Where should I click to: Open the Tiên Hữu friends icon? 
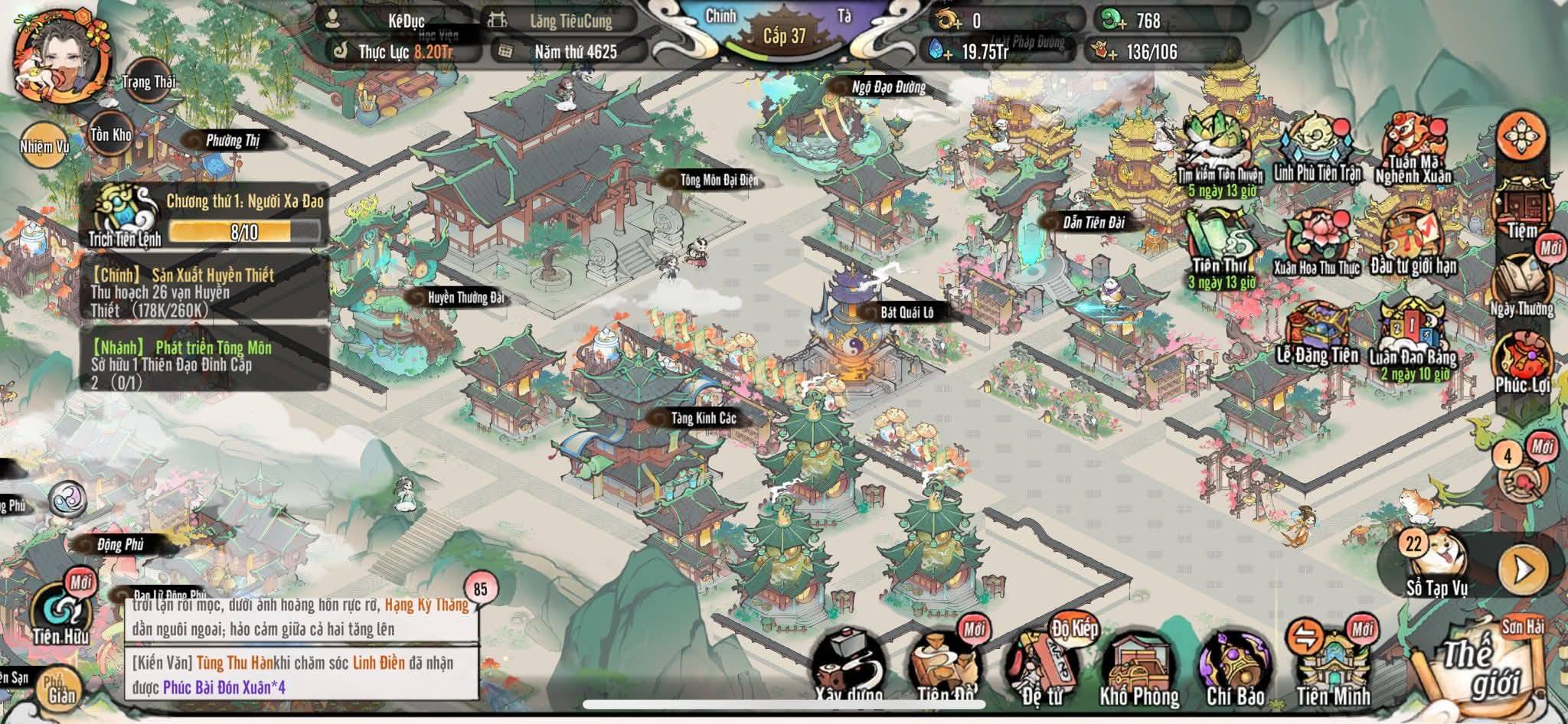(x=60, y=613)
